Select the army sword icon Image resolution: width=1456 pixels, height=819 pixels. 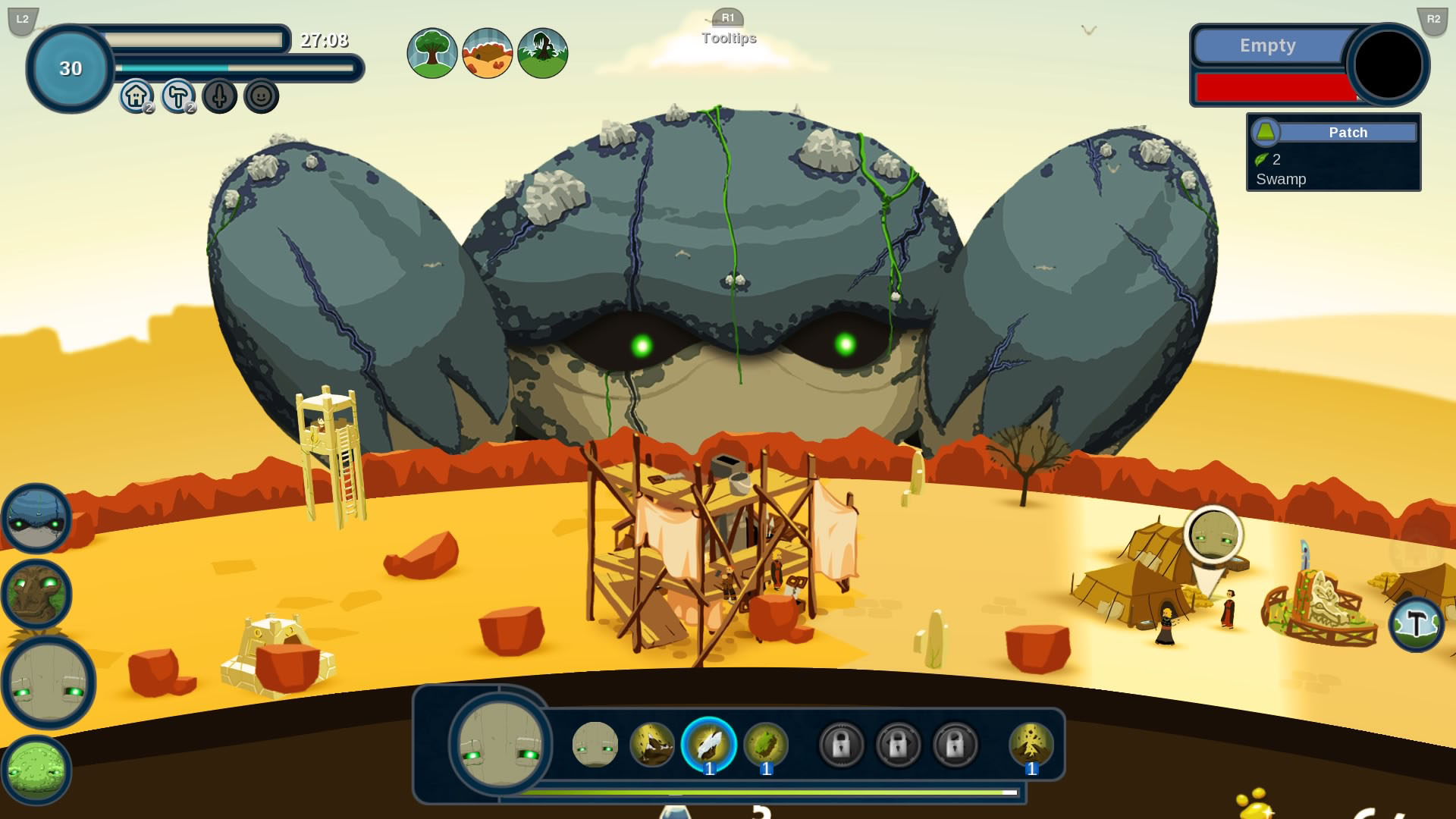(220, 96)
